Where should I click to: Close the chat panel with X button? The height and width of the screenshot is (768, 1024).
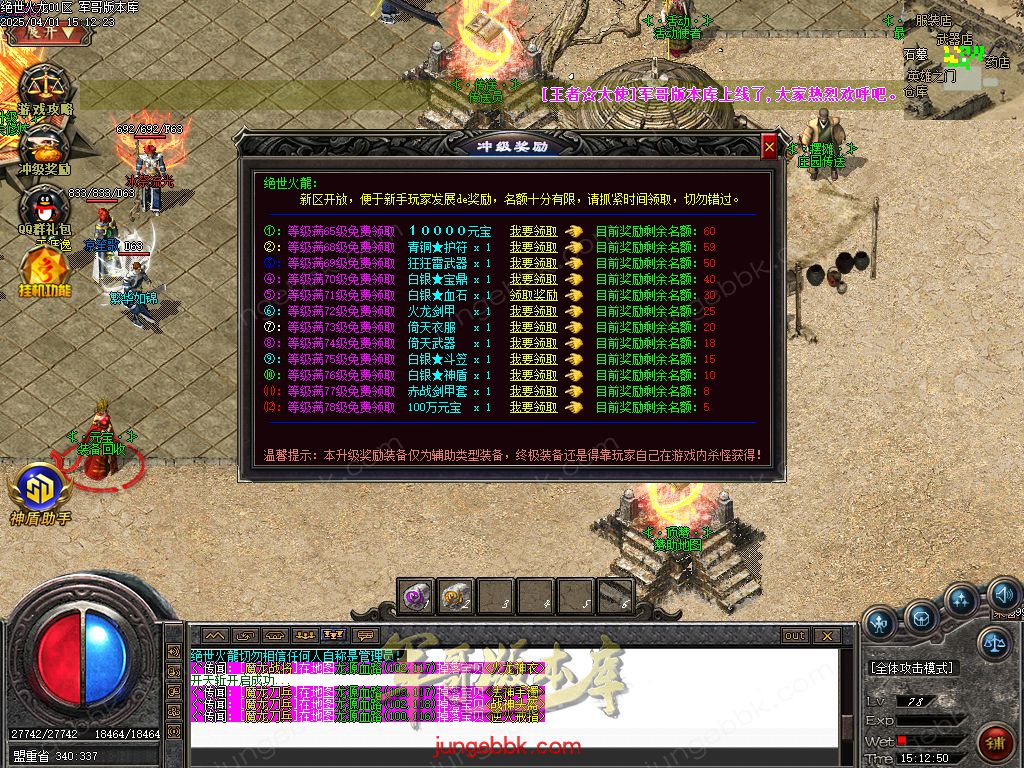tap(827, 635)
